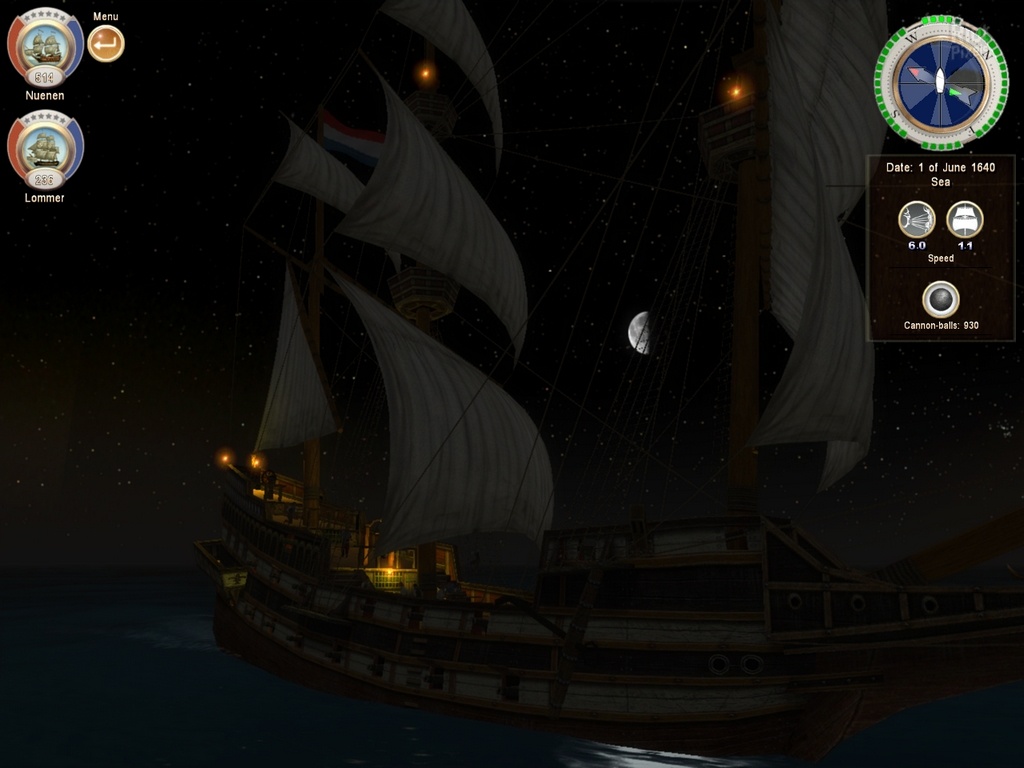1024x768 pixels.
Task: Choose the cannon-balls ammunition icon
Action: pos(940,299)
